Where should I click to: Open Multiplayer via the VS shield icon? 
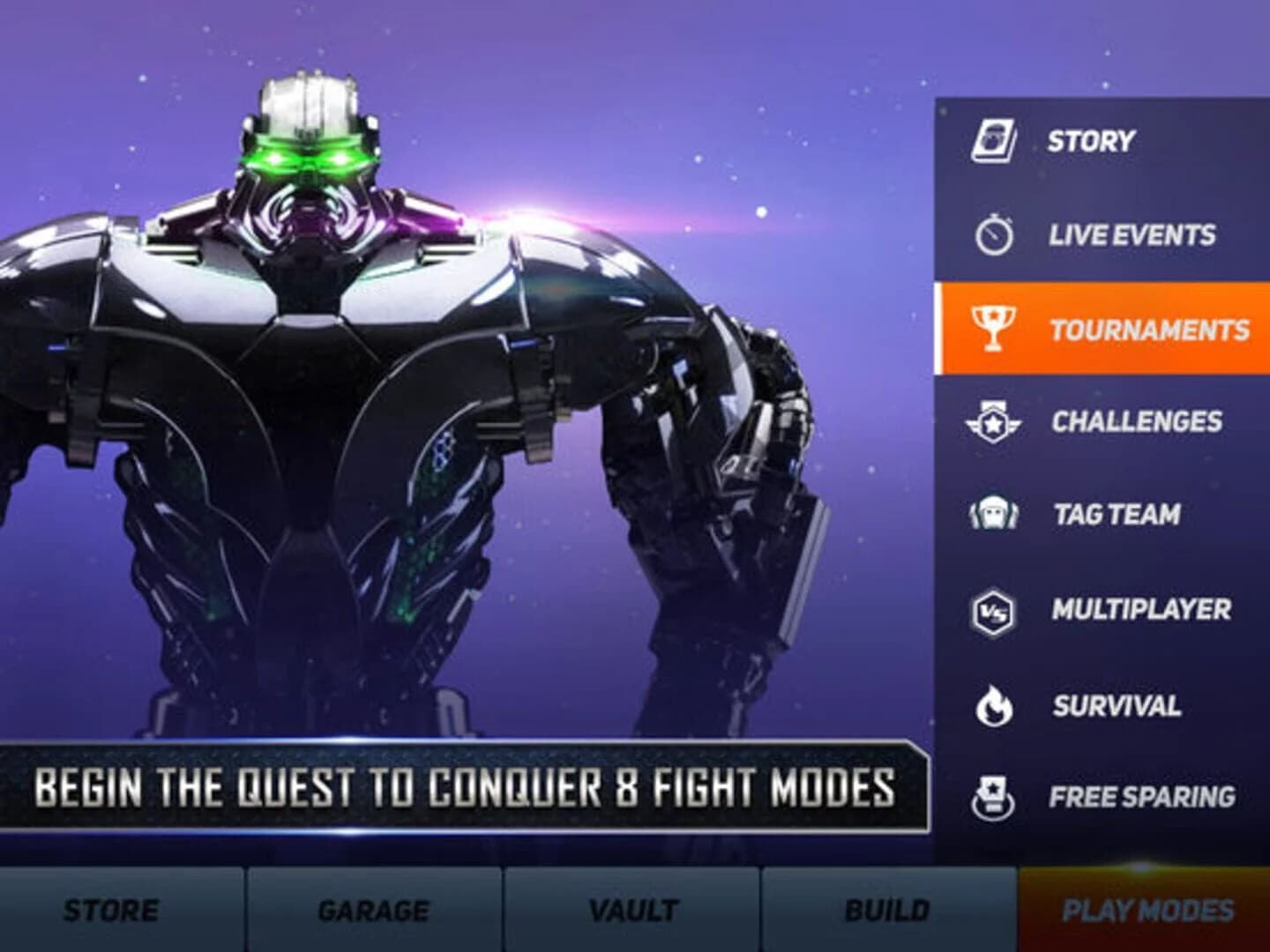995,608
